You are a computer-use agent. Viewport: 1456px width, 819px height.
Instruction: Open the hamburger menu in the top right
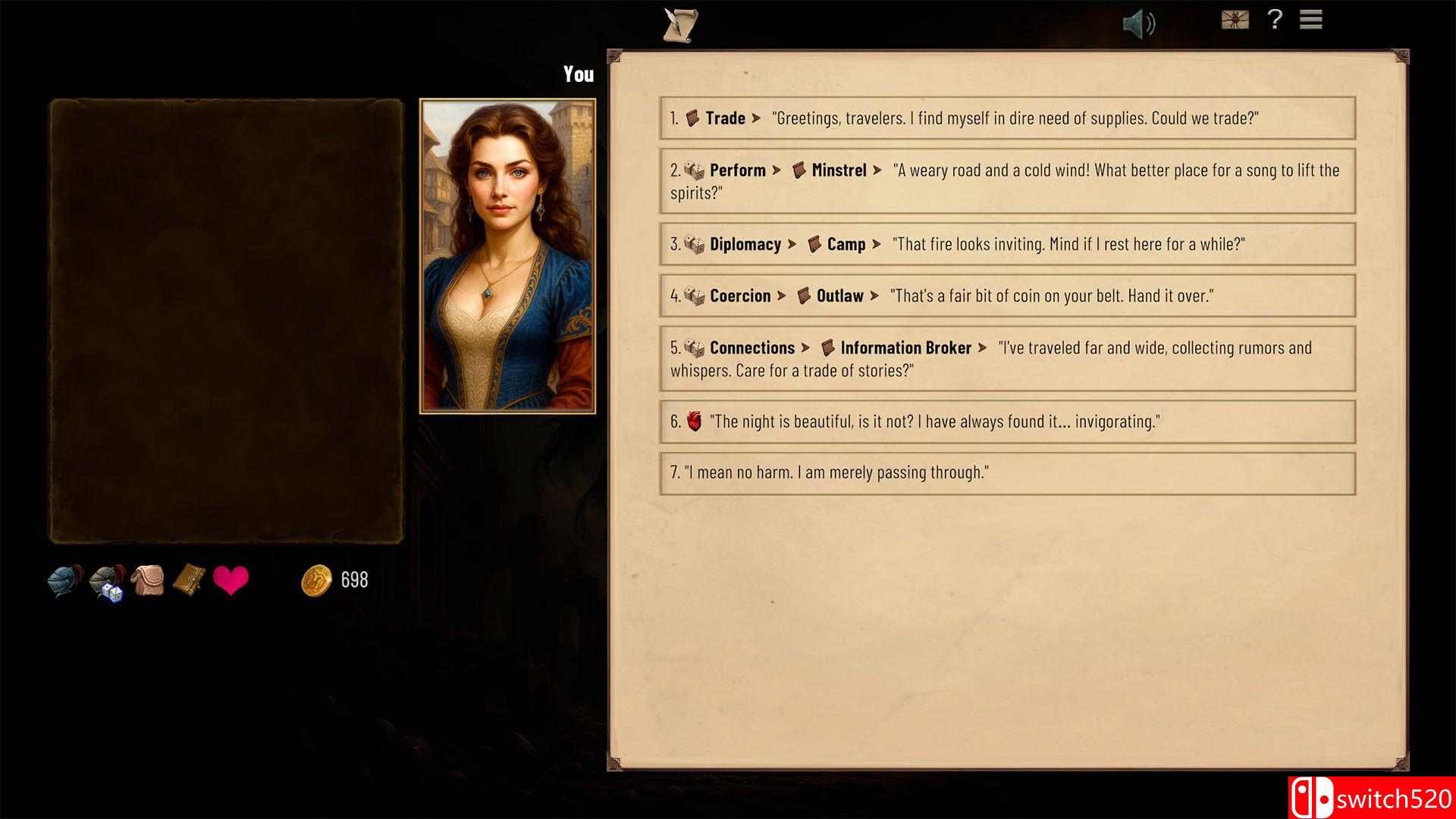pyautogui.click(x=1310, y=20)
